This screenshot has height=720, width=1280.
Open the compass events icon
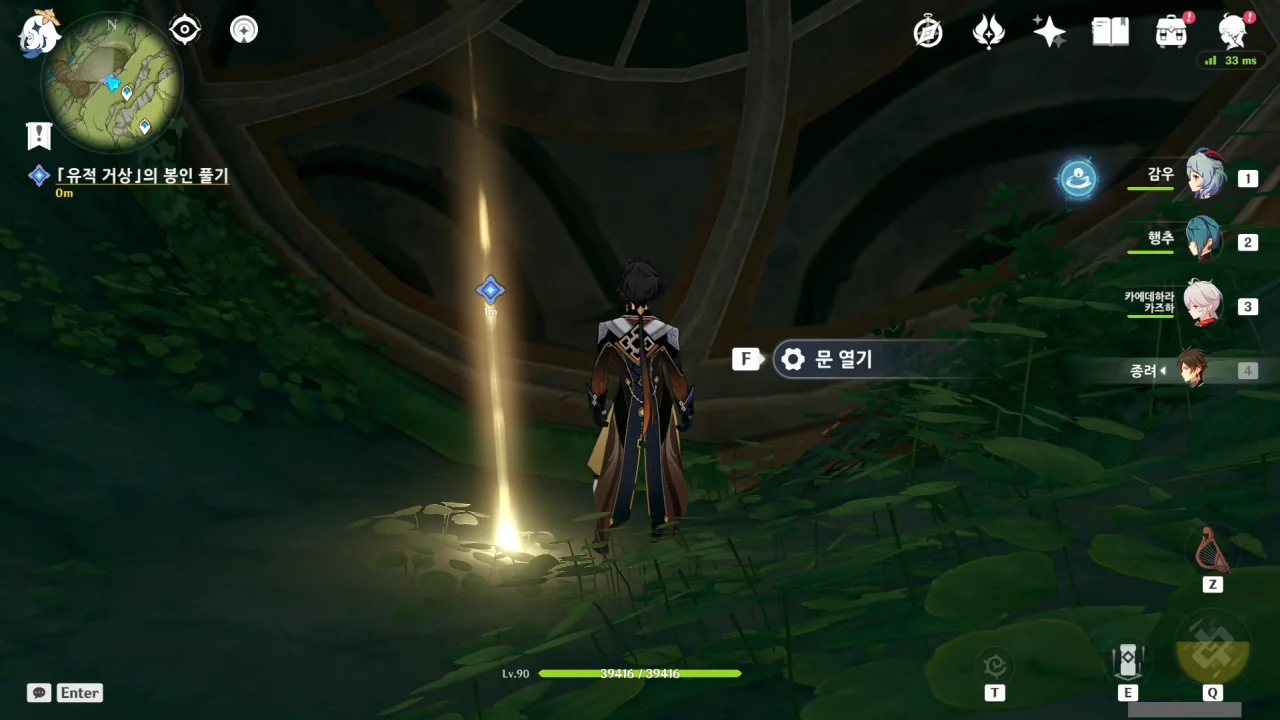coord(928,33)
